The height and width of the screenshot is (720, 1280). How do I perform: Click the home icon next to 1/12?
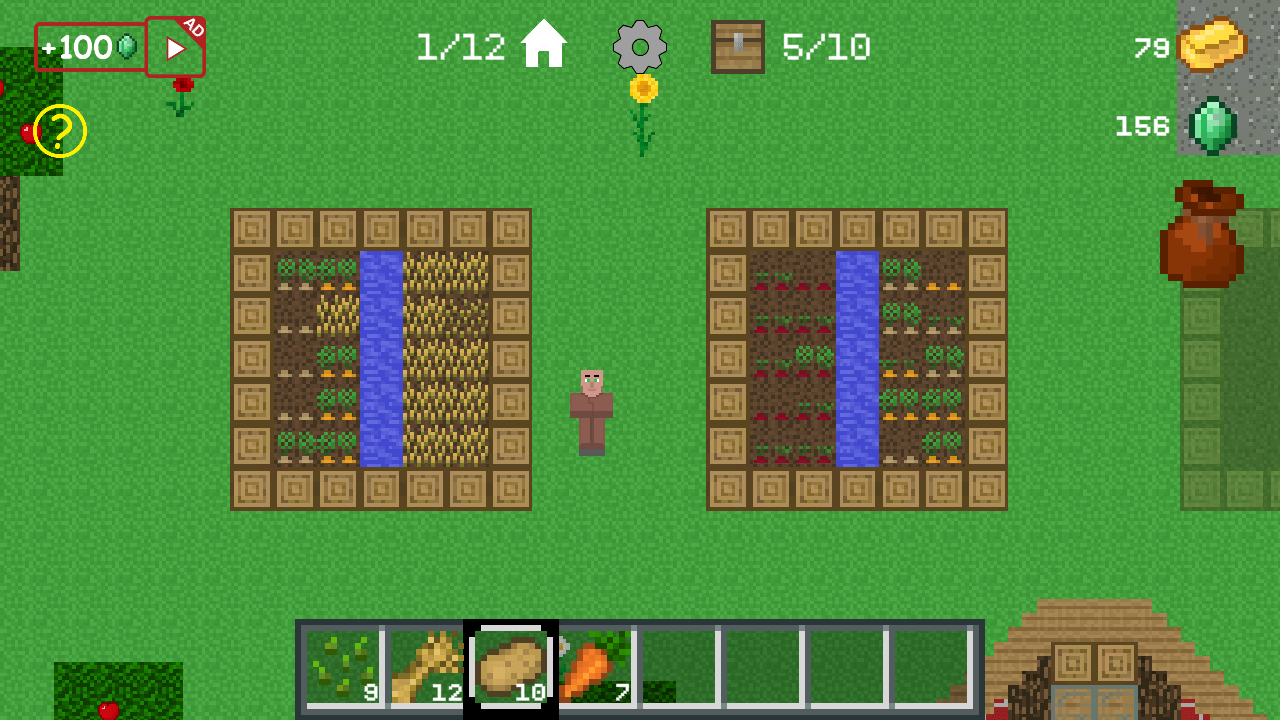pyautogui.click(x=543, y=44)
